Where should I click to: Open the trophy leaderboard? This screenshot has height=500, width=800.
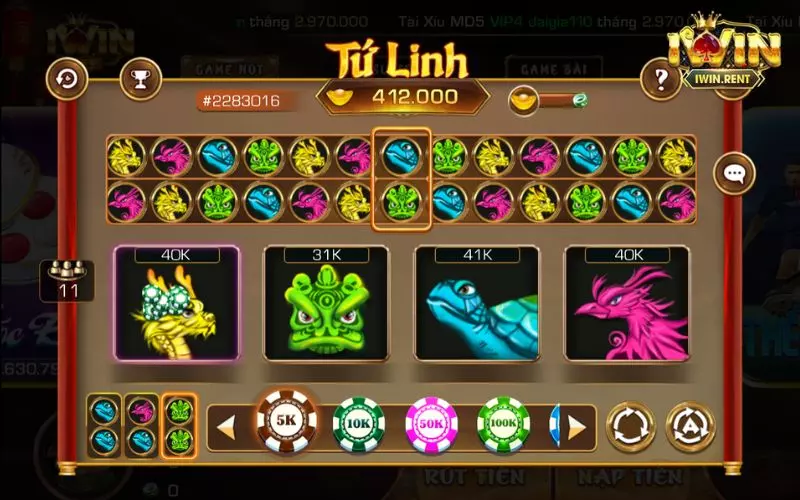click(x=140, y=78)
